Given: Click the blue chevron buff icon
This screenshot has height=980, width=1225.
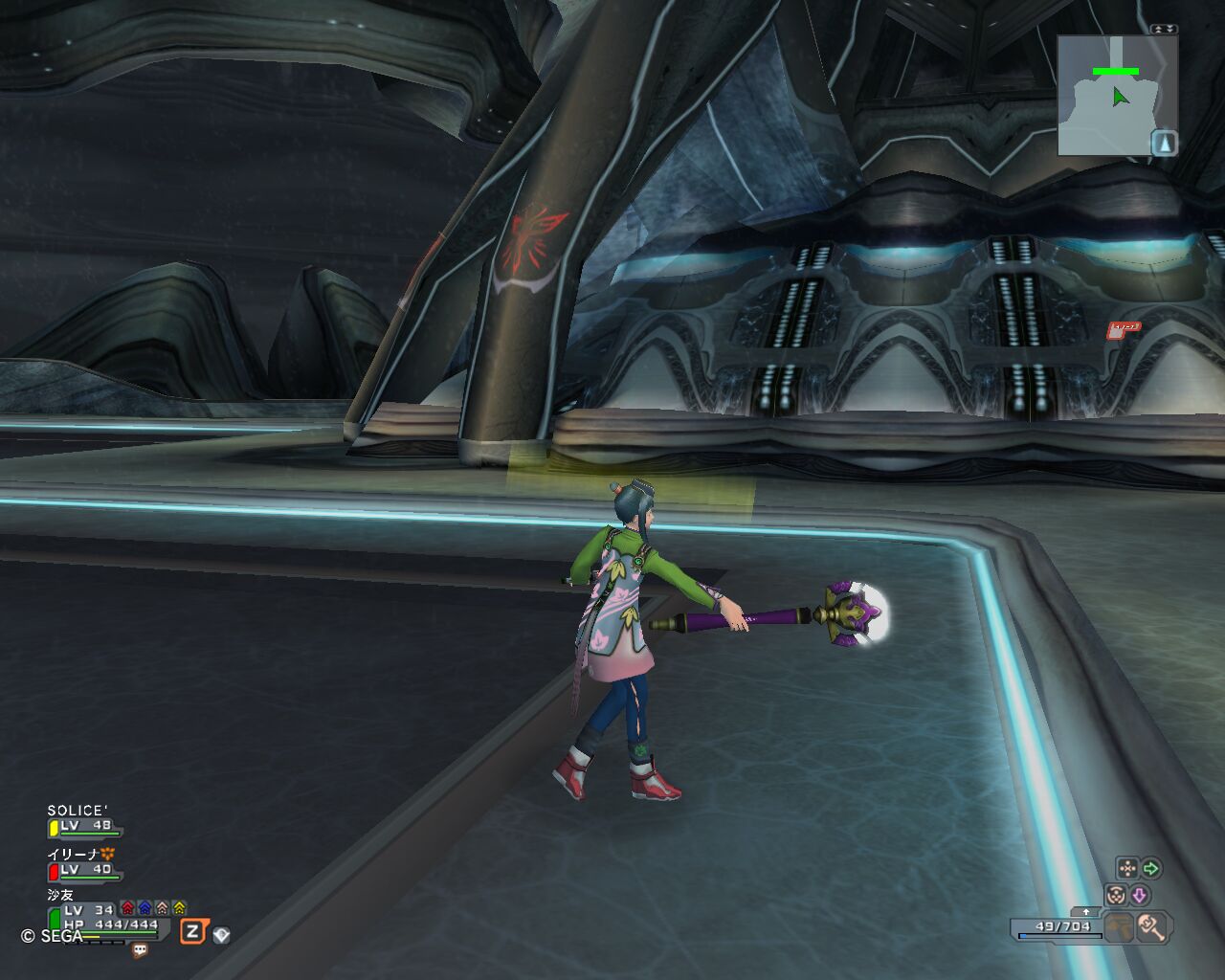Looking at the screenshot, I should point(145,907).
